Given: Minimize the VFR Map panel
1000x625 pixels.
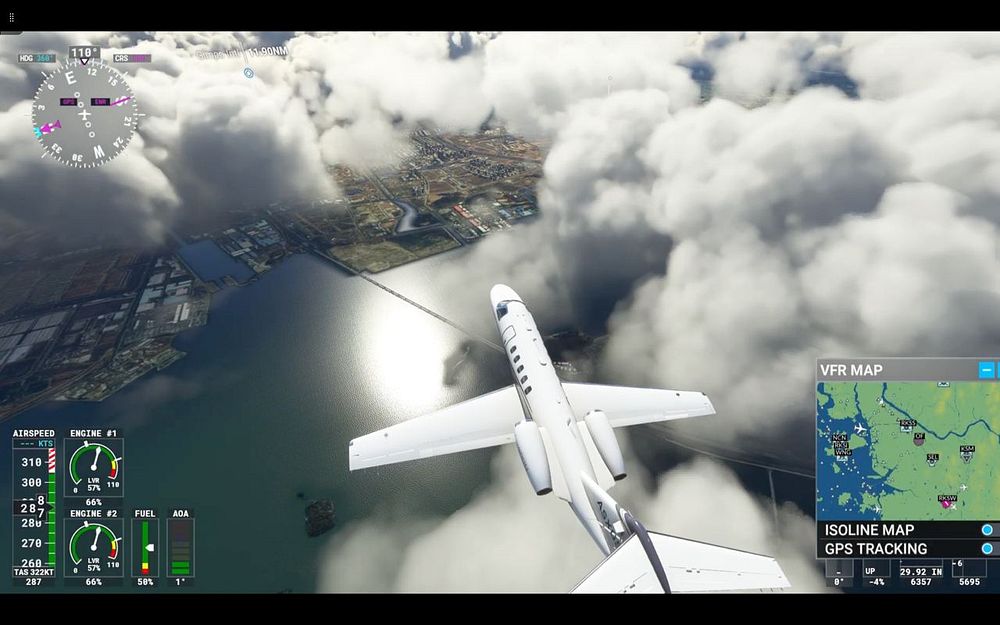Looking at the screenshot, I should [986, 370].
